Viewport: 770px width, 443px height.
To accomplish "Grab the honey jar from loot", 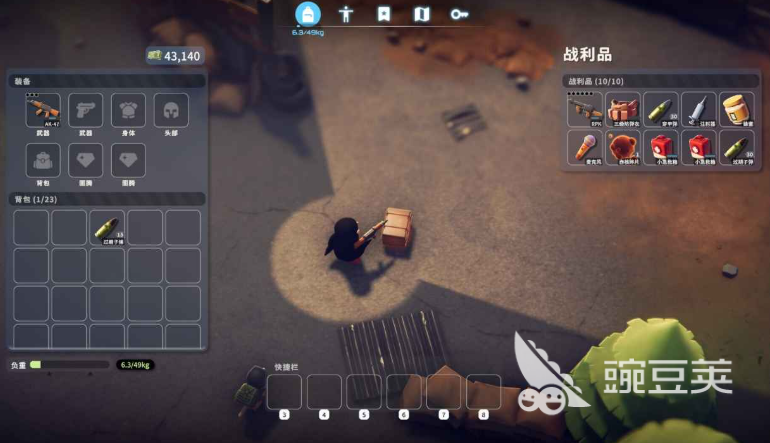I will click(737, 110).
